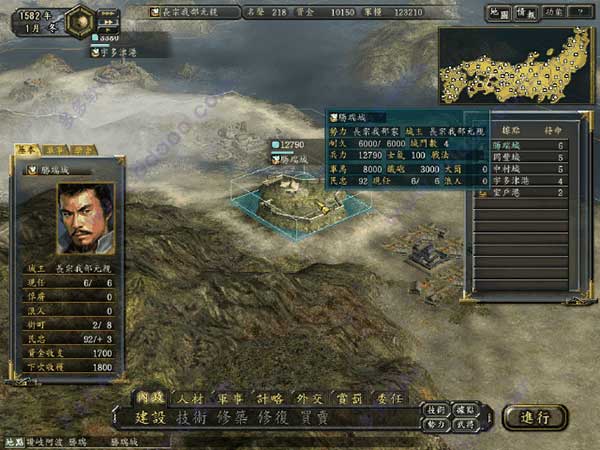Click the lord portrait in castle panel
The image size is (600, 450).
point(86,215)
